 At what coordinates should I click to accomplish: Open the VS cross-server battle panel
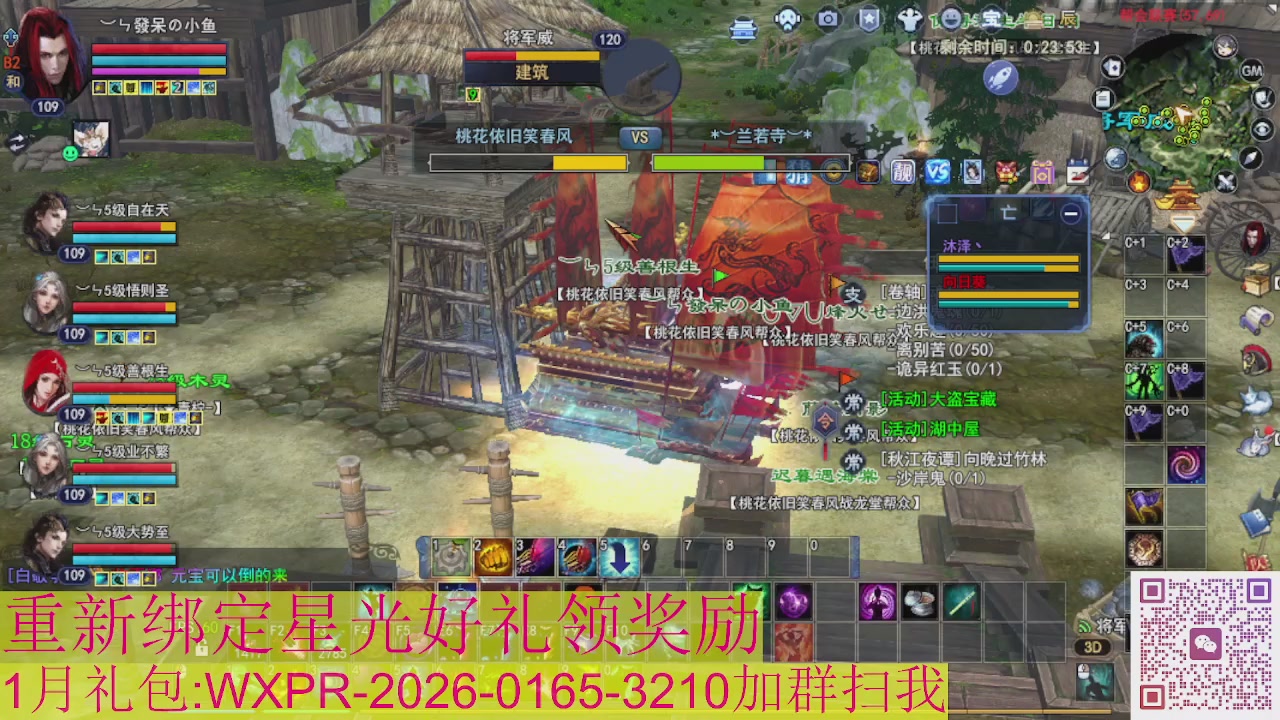click(x=938, y=171)
